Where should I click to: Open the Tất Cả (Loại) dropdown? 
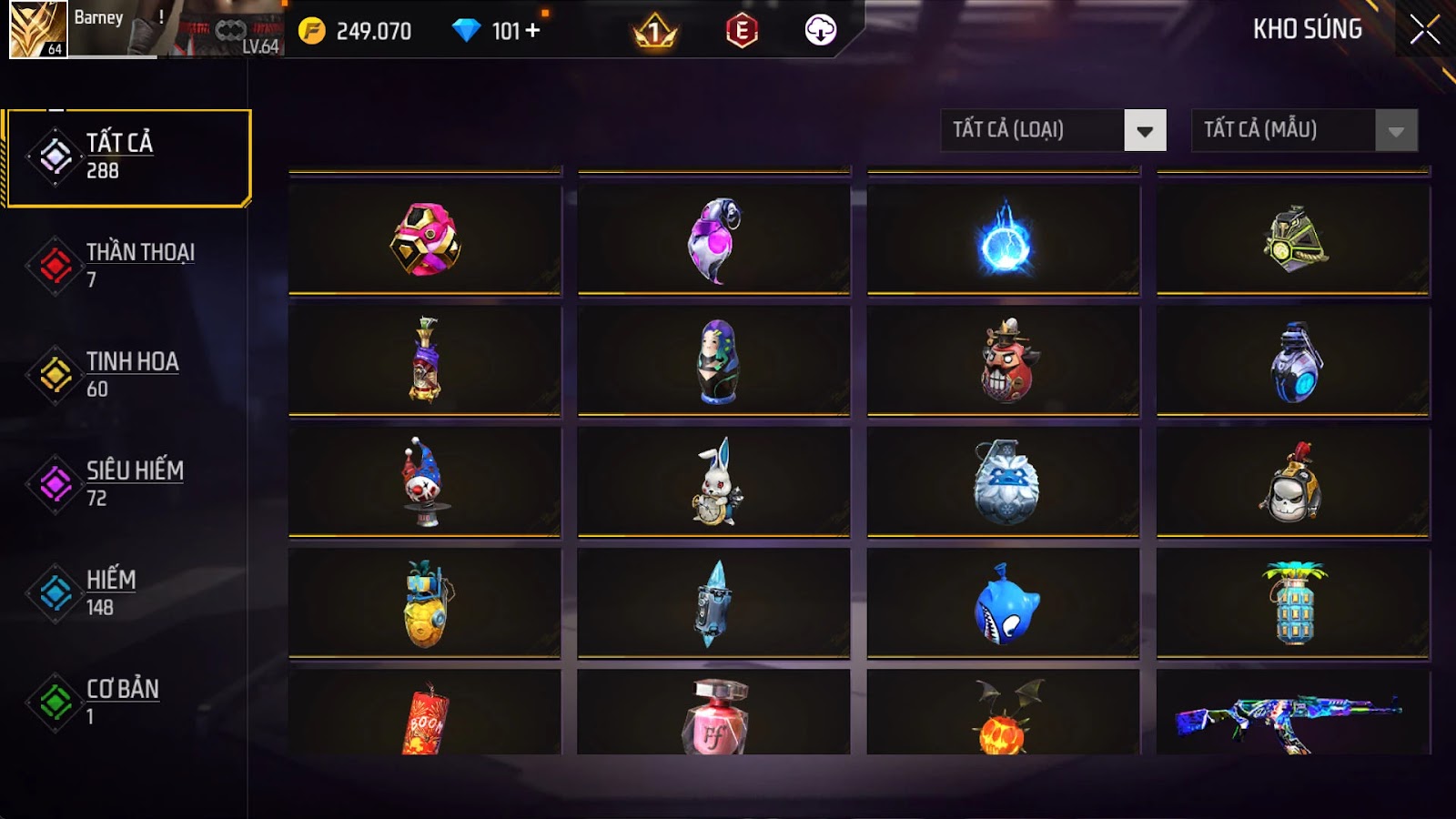click(1053, 130)
